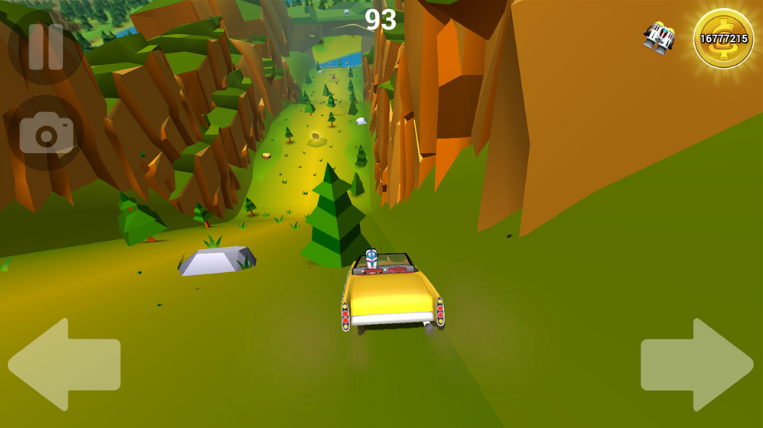This screenshot has width=763, height=428.
Task: Steer left with the left arrow
Action: point(64,365)
